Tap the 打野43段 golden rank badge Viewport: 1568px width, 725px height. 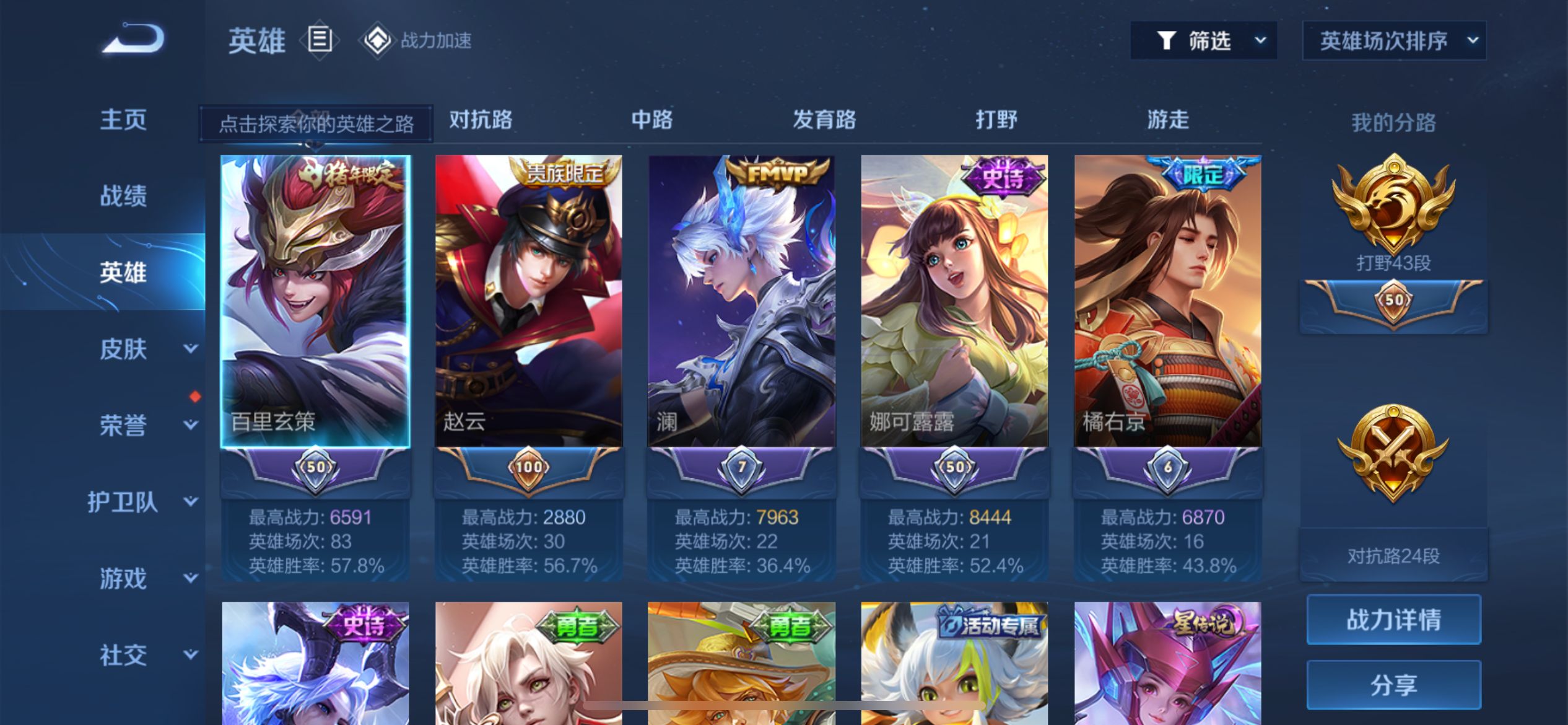tap(1393, 204)
